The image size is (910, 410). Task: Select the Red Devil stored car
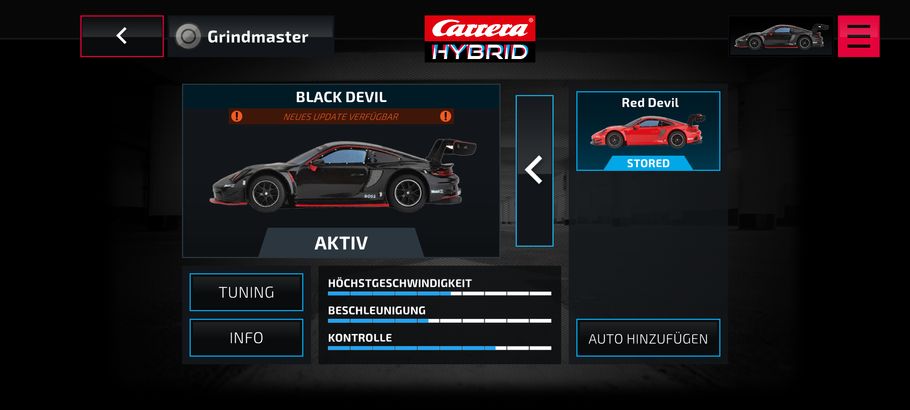(x=648, y=132)
